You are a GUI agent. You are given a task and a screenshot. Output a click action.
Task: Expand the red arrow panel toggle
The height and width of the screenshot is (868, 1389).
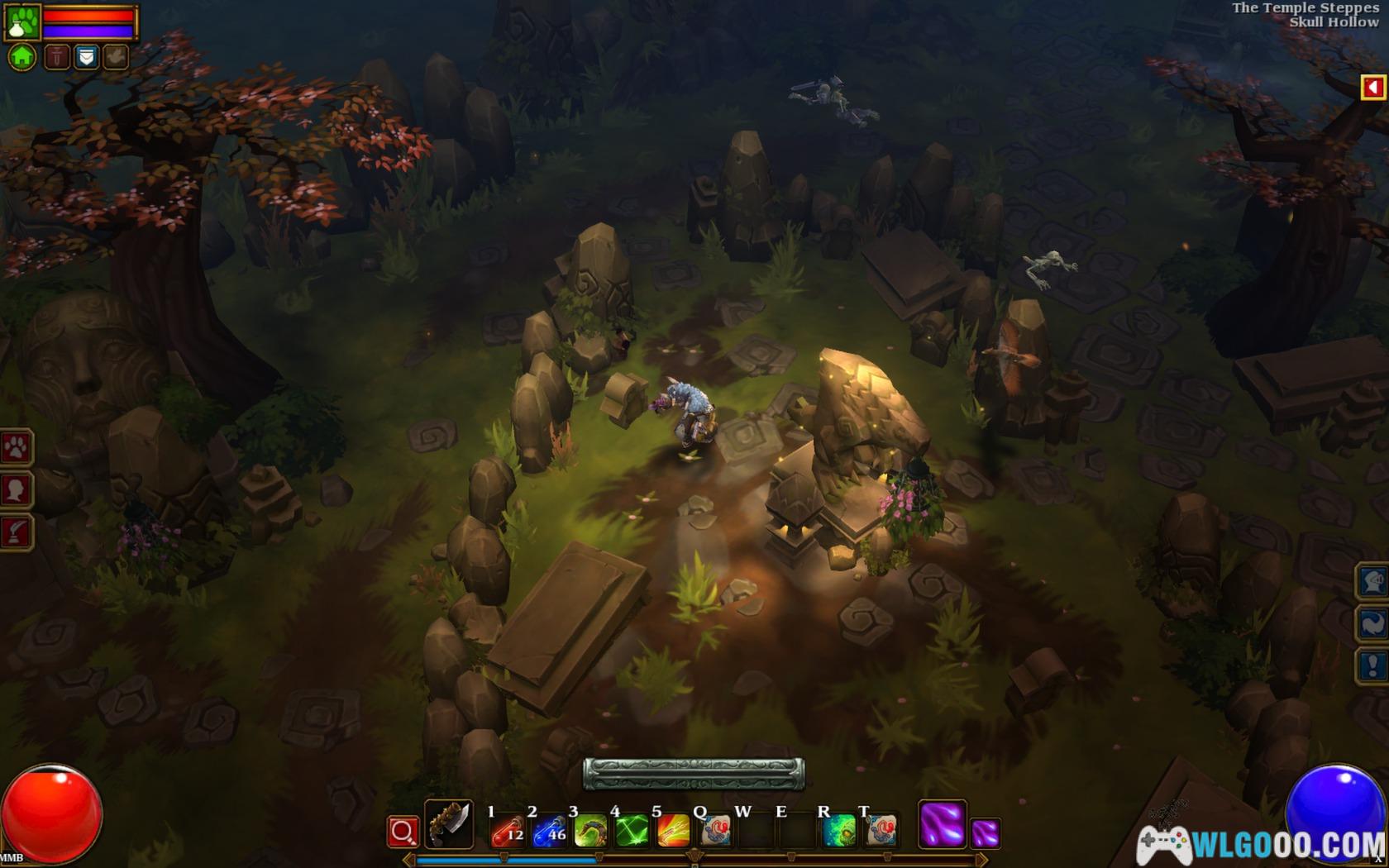click(x=1372, y=87)
